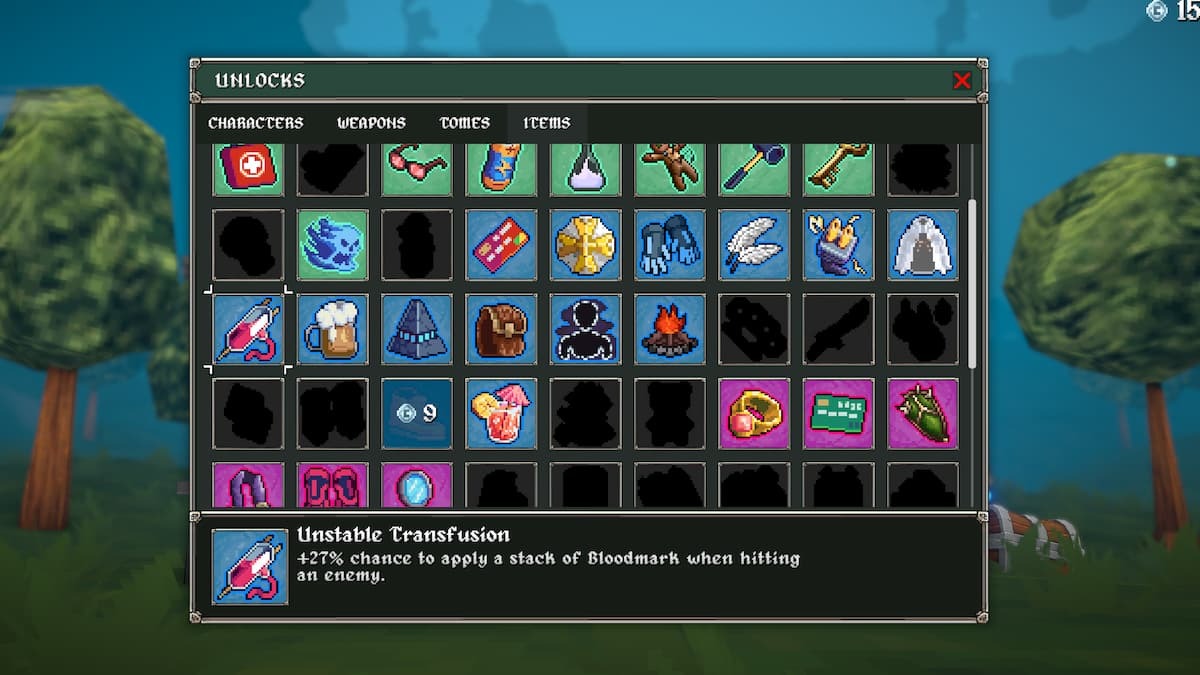Pick the green credit card item

tap(838, 413)
